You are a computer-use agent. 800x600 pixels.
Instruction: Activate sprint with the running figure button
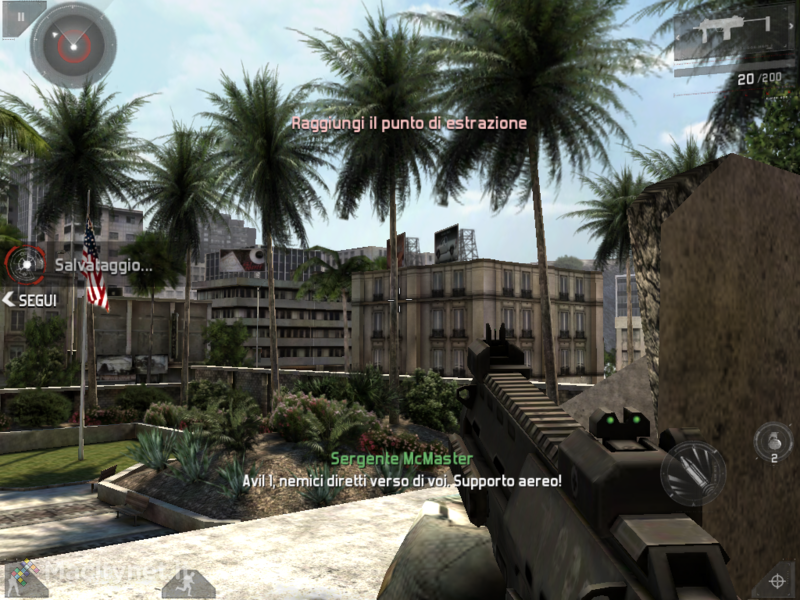click(x=188, y=583)
